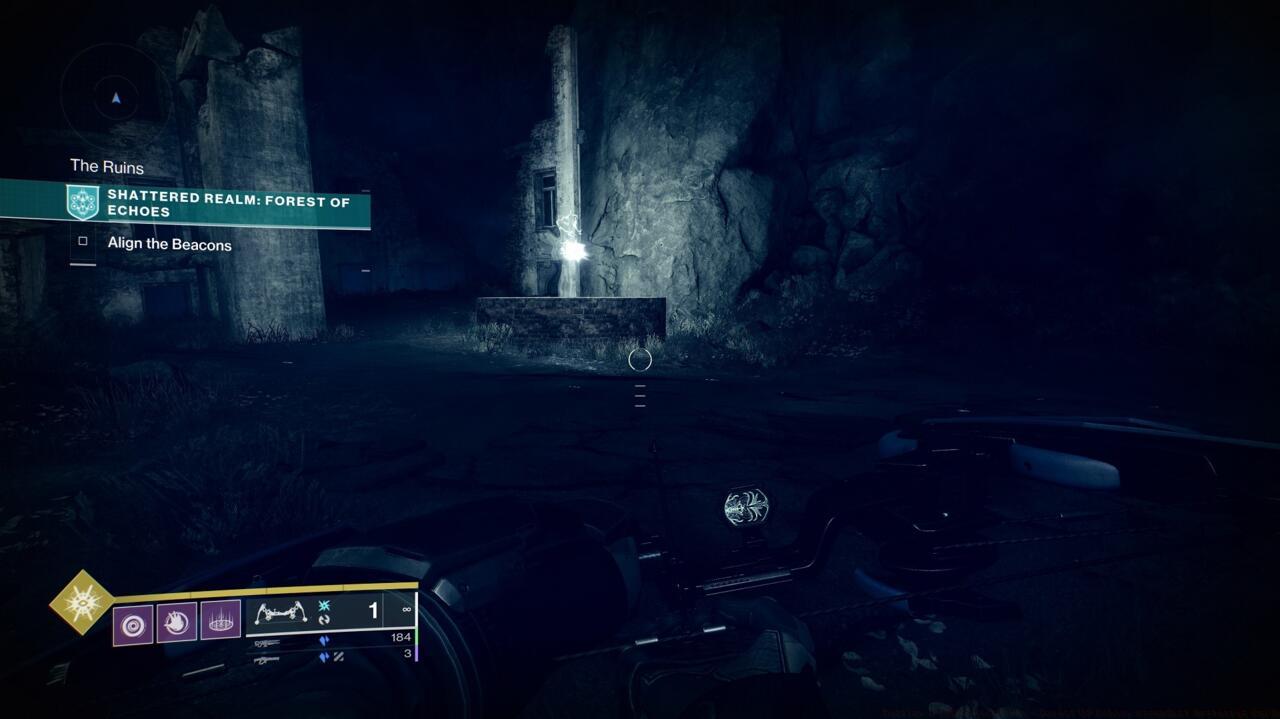Click the radar minimap circle
The image size is (1280, 719).
(x=116, y=97)
